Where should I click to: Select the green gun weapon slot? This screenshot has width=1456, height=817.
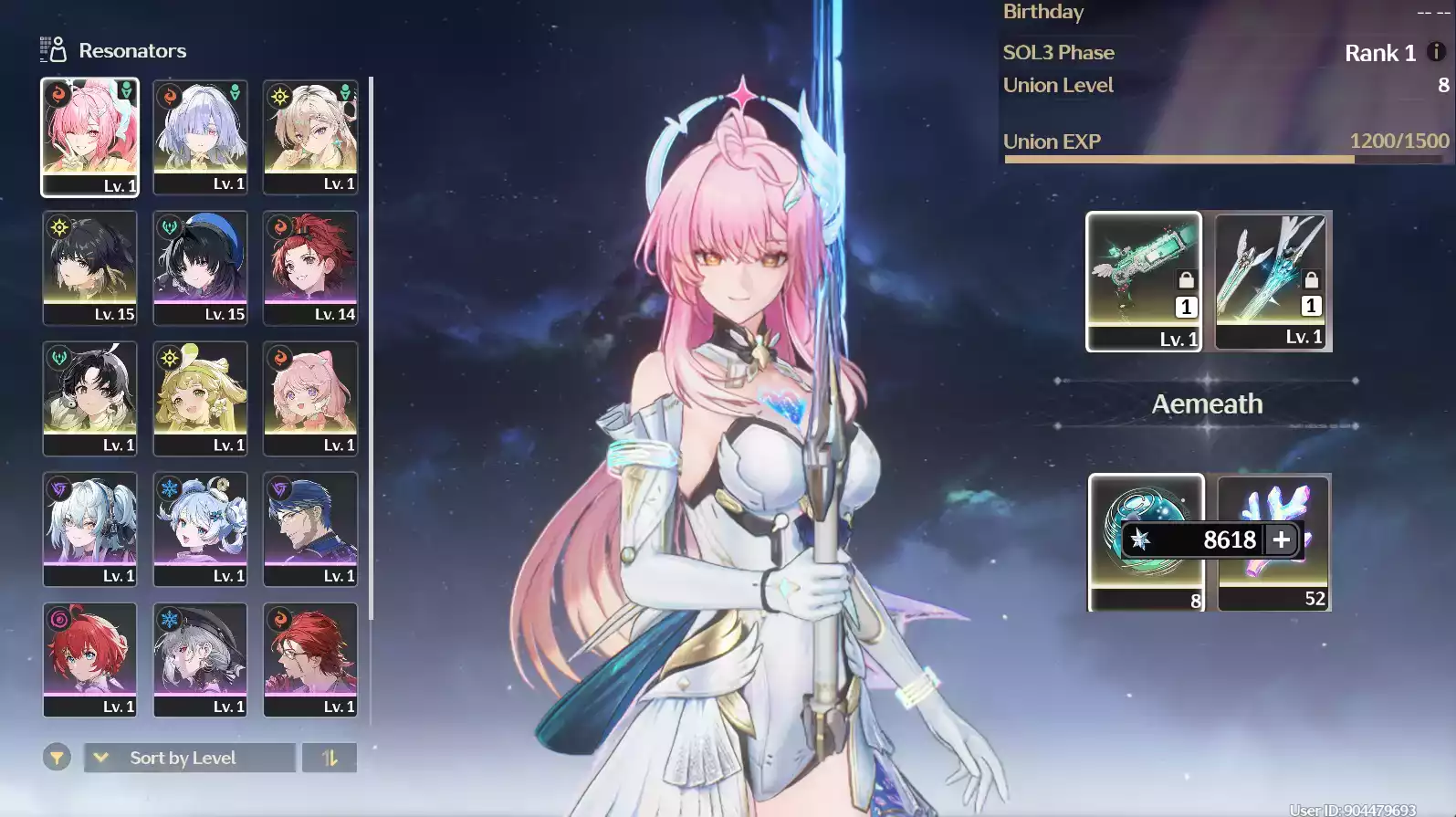tap(1143, 280)
